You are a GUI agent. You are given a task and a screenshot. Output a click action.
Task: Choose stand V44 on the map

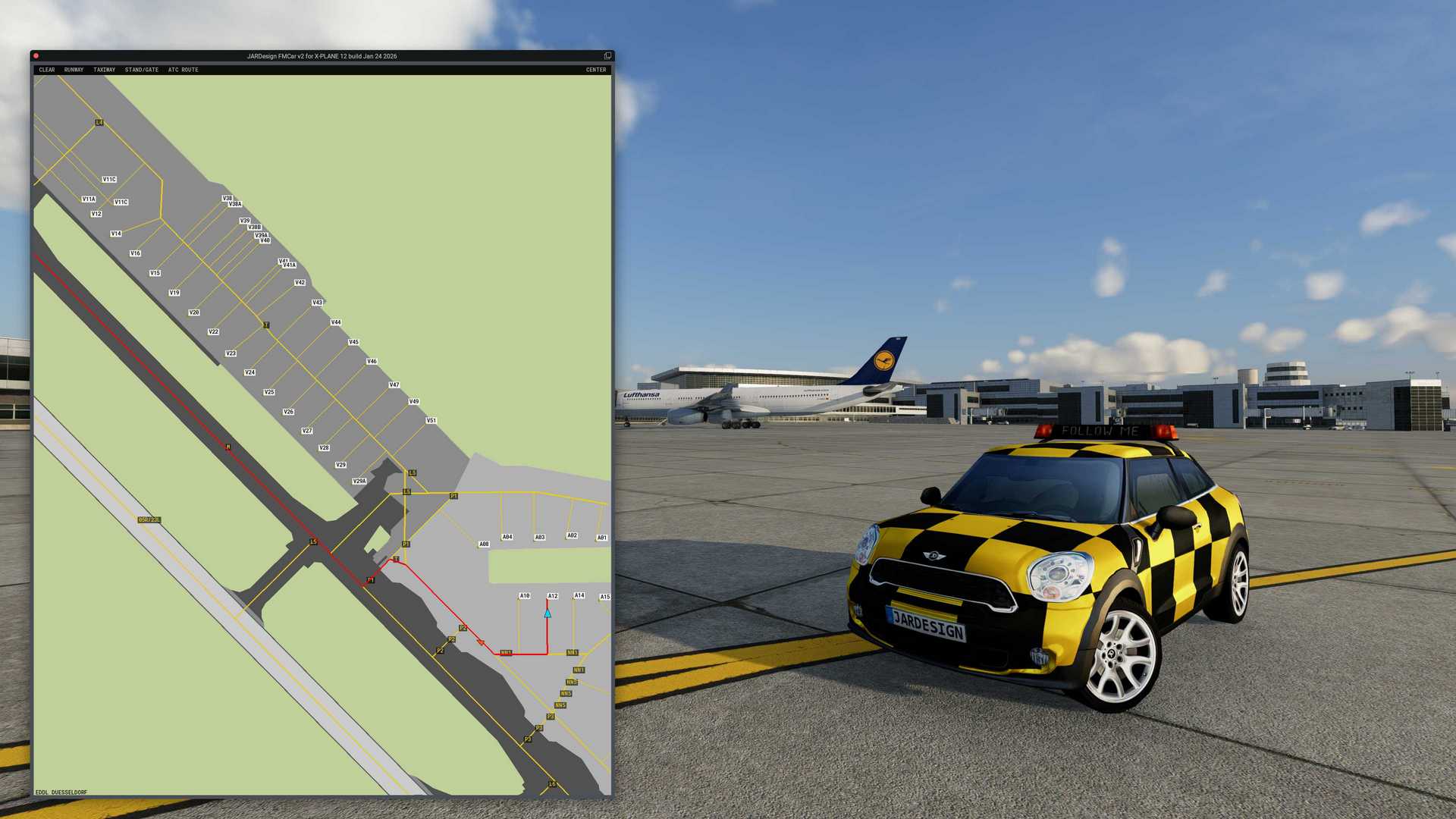(336, 322)
